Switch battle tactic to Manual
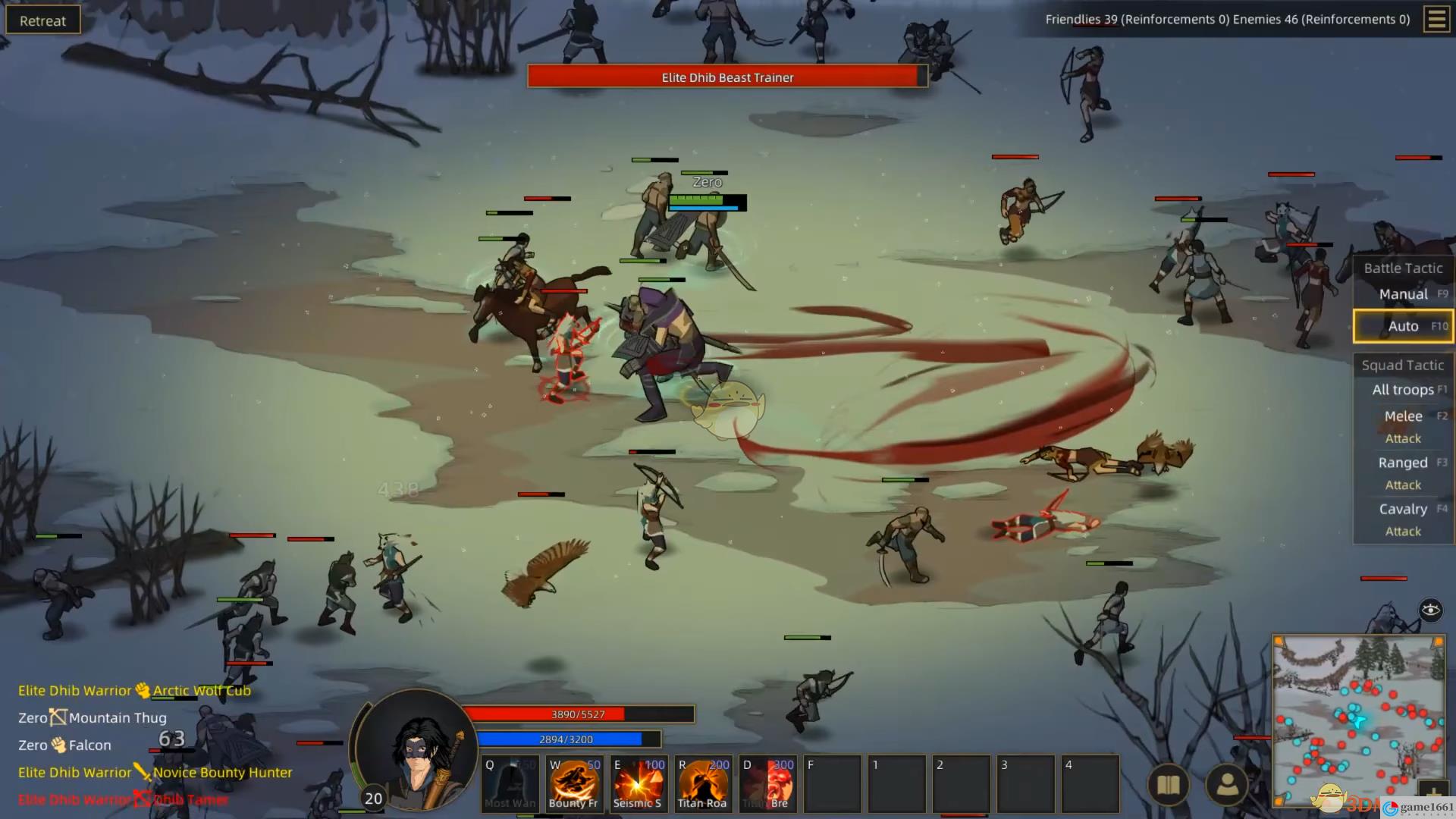The height and width of the screenshot is (819, 1456). (1403, 294)
